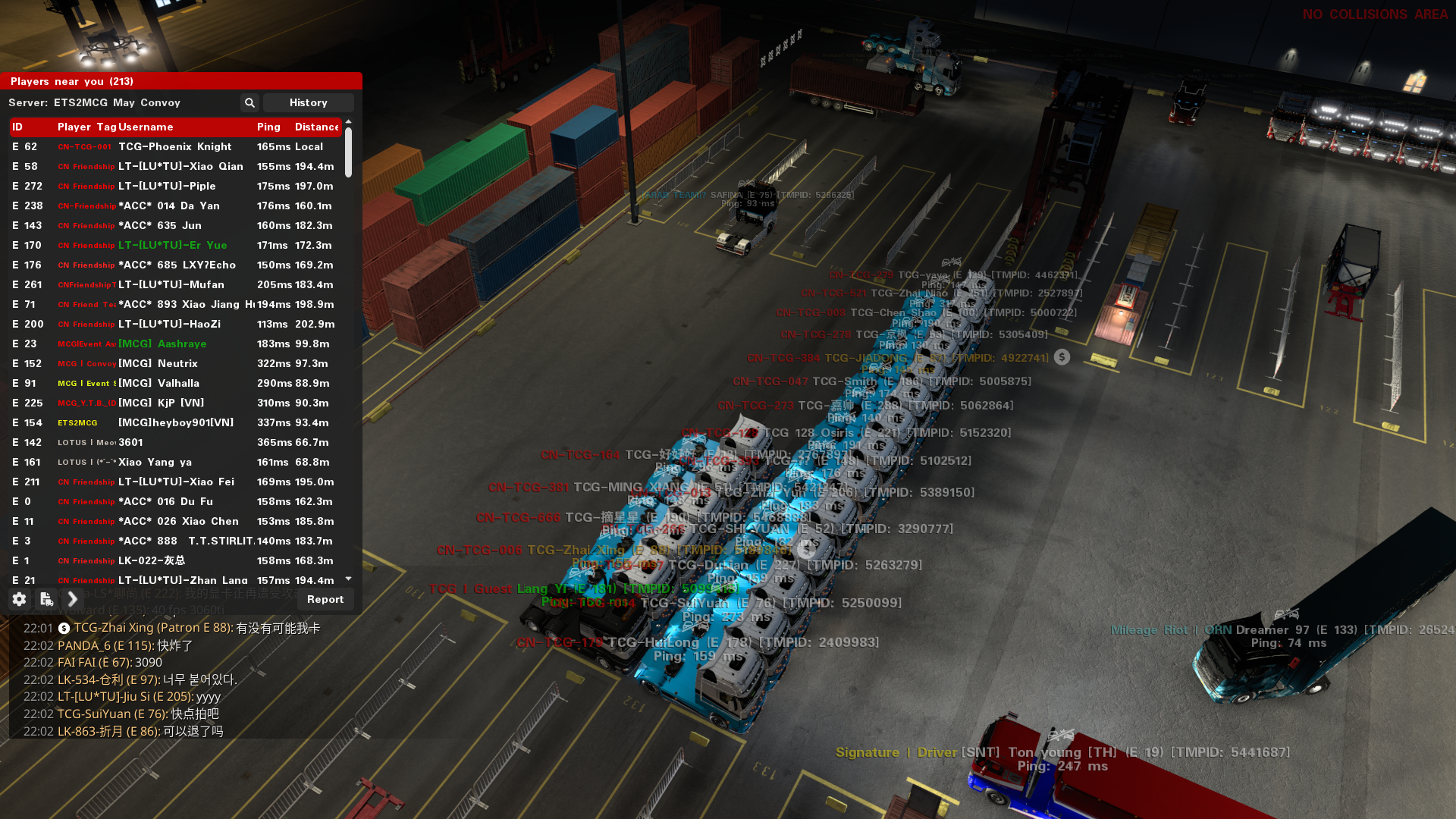Open the player search magnifier
Viewport: 1456px width, 819px height.
pyautogui.click(x=249, y=102)
